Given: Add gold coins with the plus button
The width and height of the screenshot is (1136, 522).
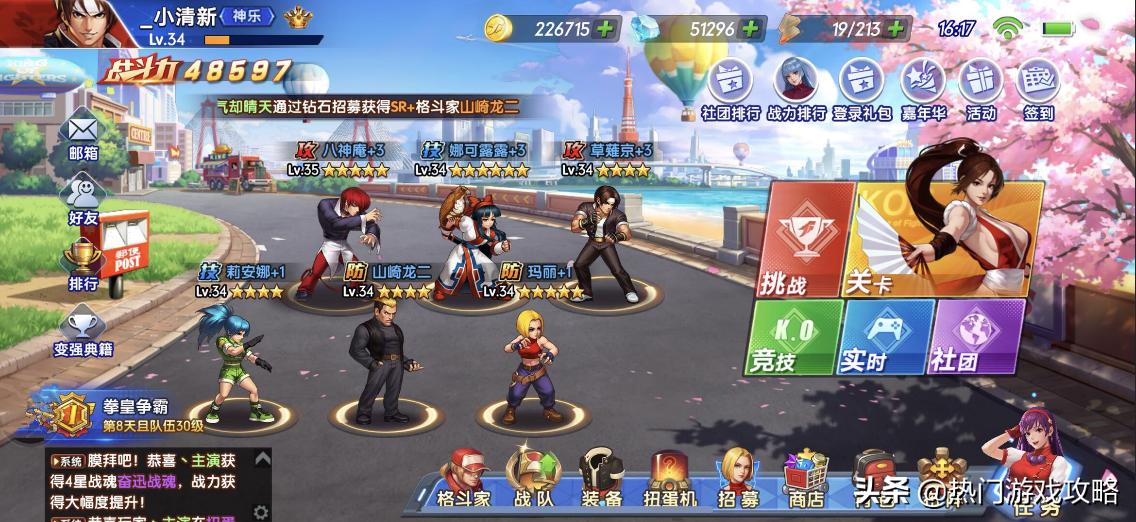Looking at the screenshot, I should click(603, 28).
